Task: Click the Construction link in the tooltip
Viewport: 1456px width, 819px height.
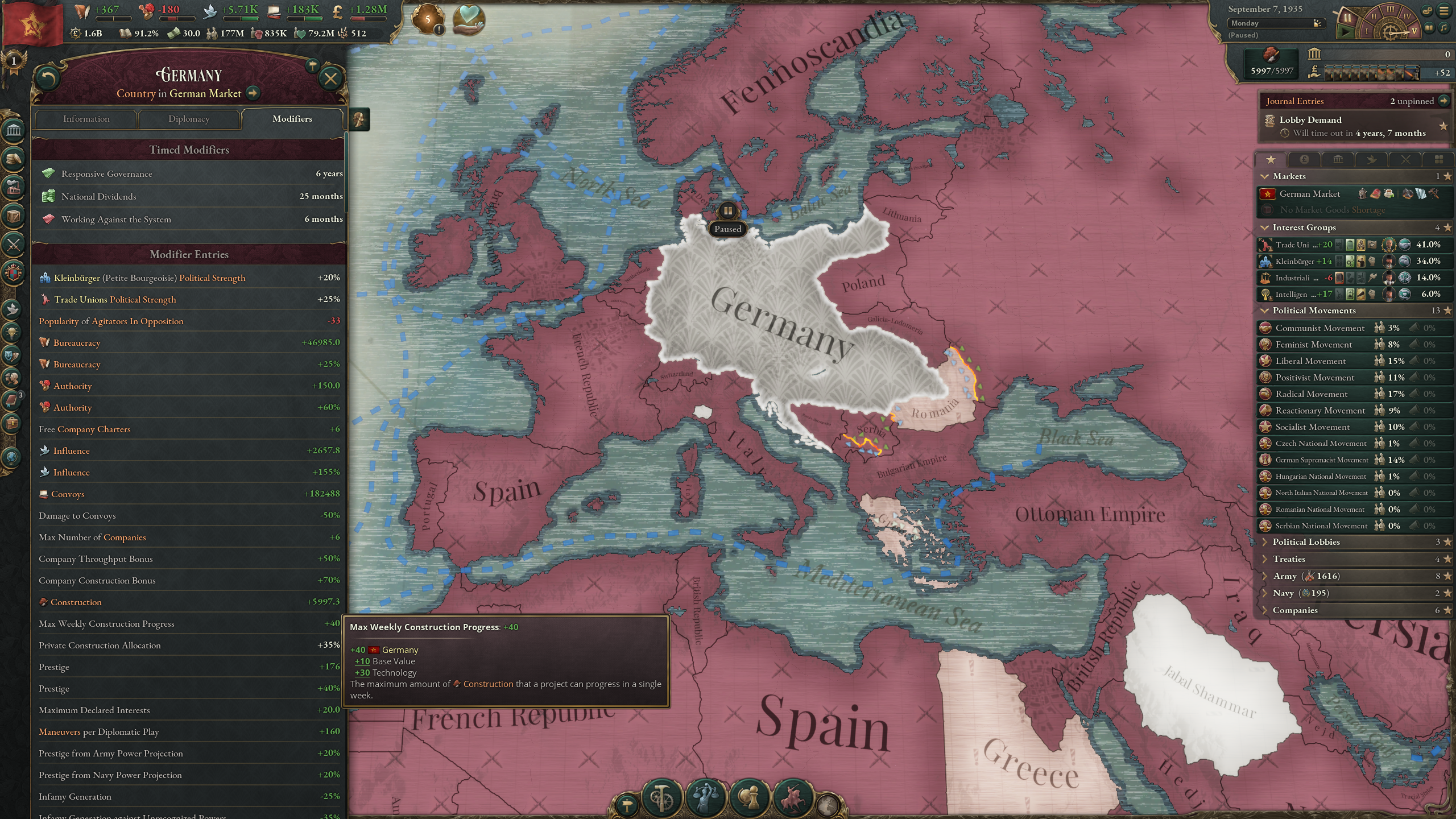Action: pyautogui.click(x=488, y=684)
